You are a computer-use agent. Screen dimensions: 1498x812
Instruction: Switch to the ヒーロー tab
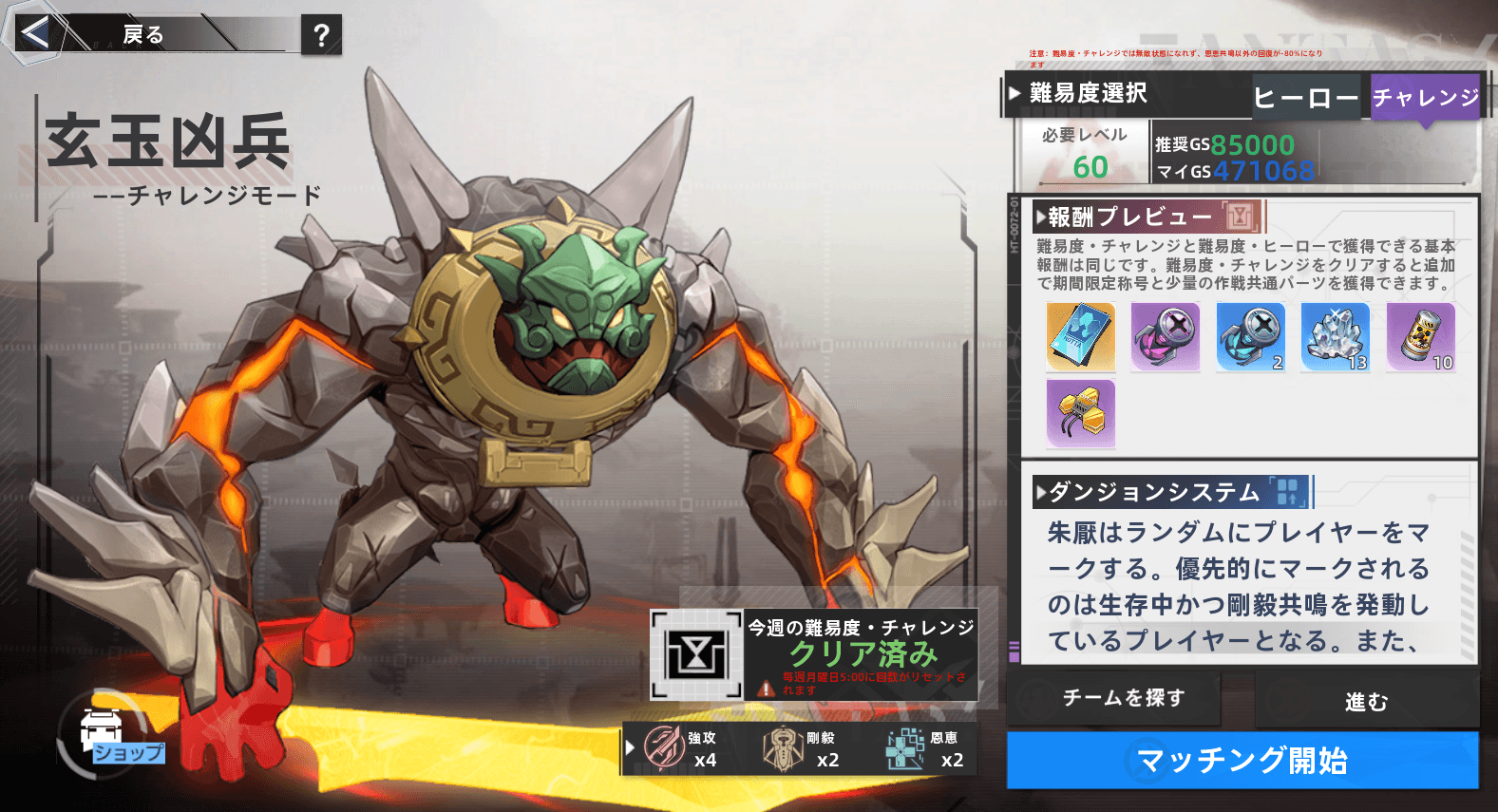pos(1306,95)
